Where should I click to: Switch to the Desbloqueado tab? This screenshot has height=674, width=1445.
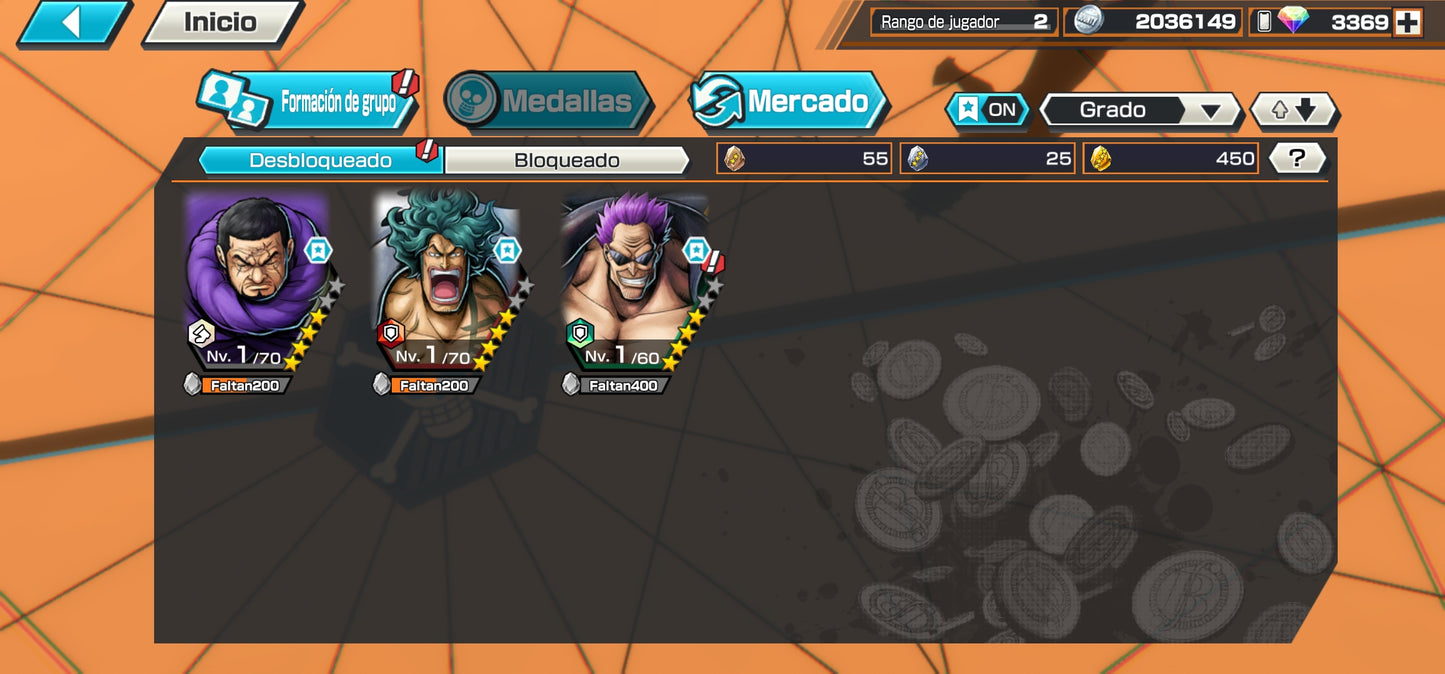pos(320,160)
